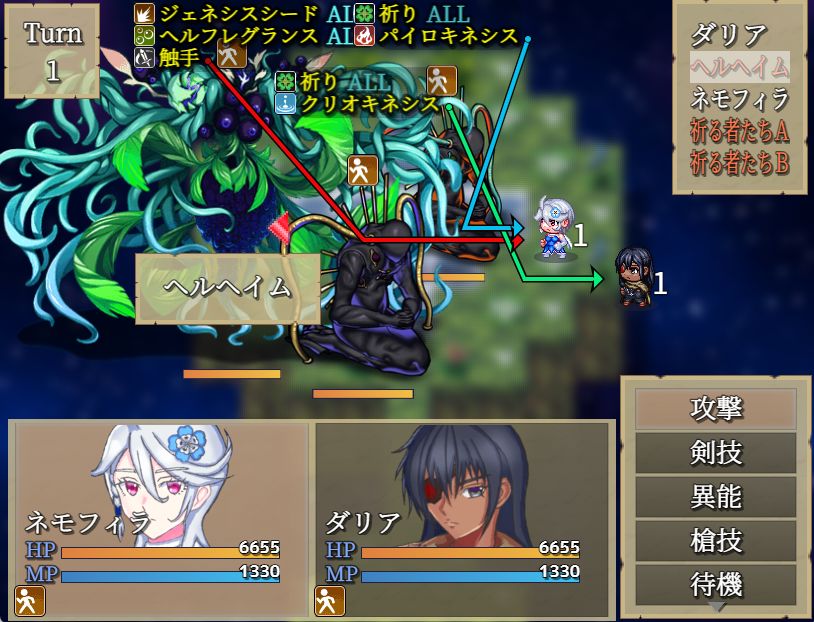Select 祈る者たちA in the turn order list

(739, 130)
